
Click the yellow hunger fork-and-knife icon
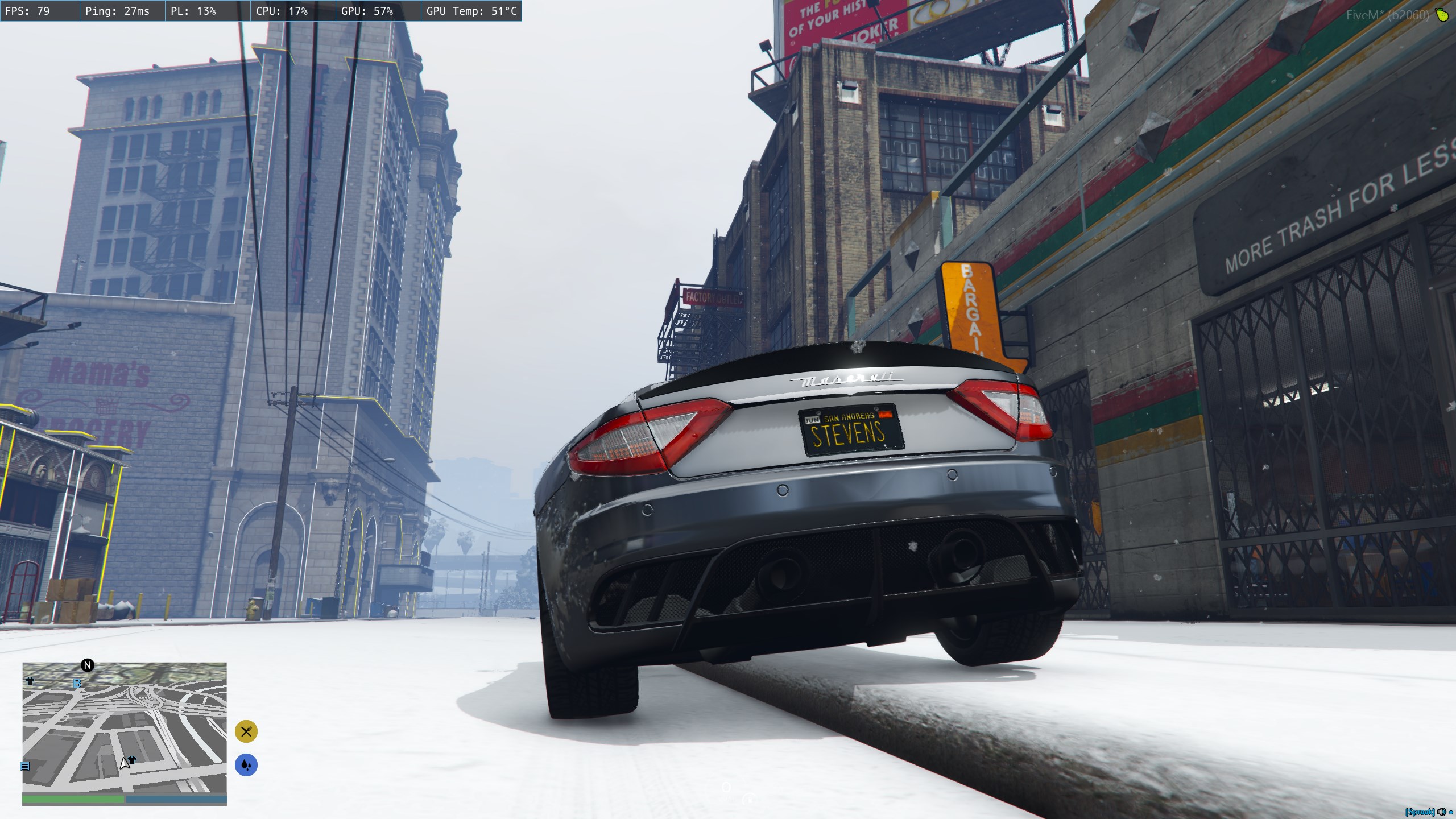[246, 731]
